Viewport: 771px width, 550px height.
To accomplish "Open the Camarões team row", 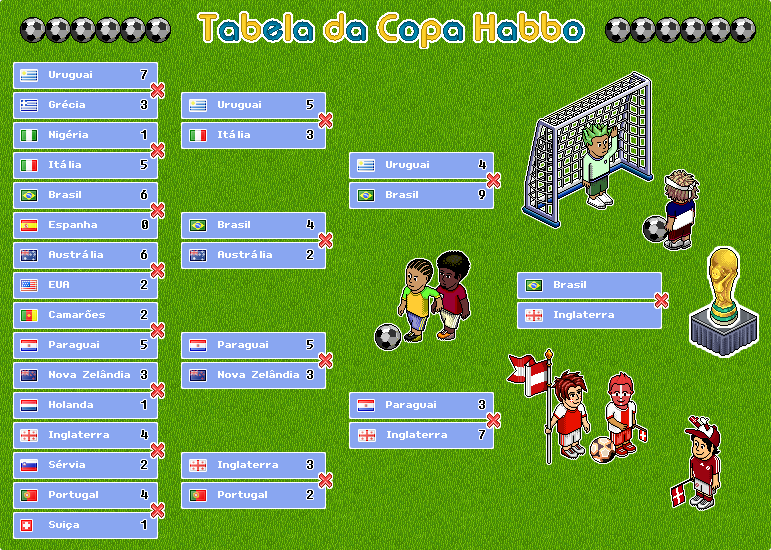I will coord(85,315).
